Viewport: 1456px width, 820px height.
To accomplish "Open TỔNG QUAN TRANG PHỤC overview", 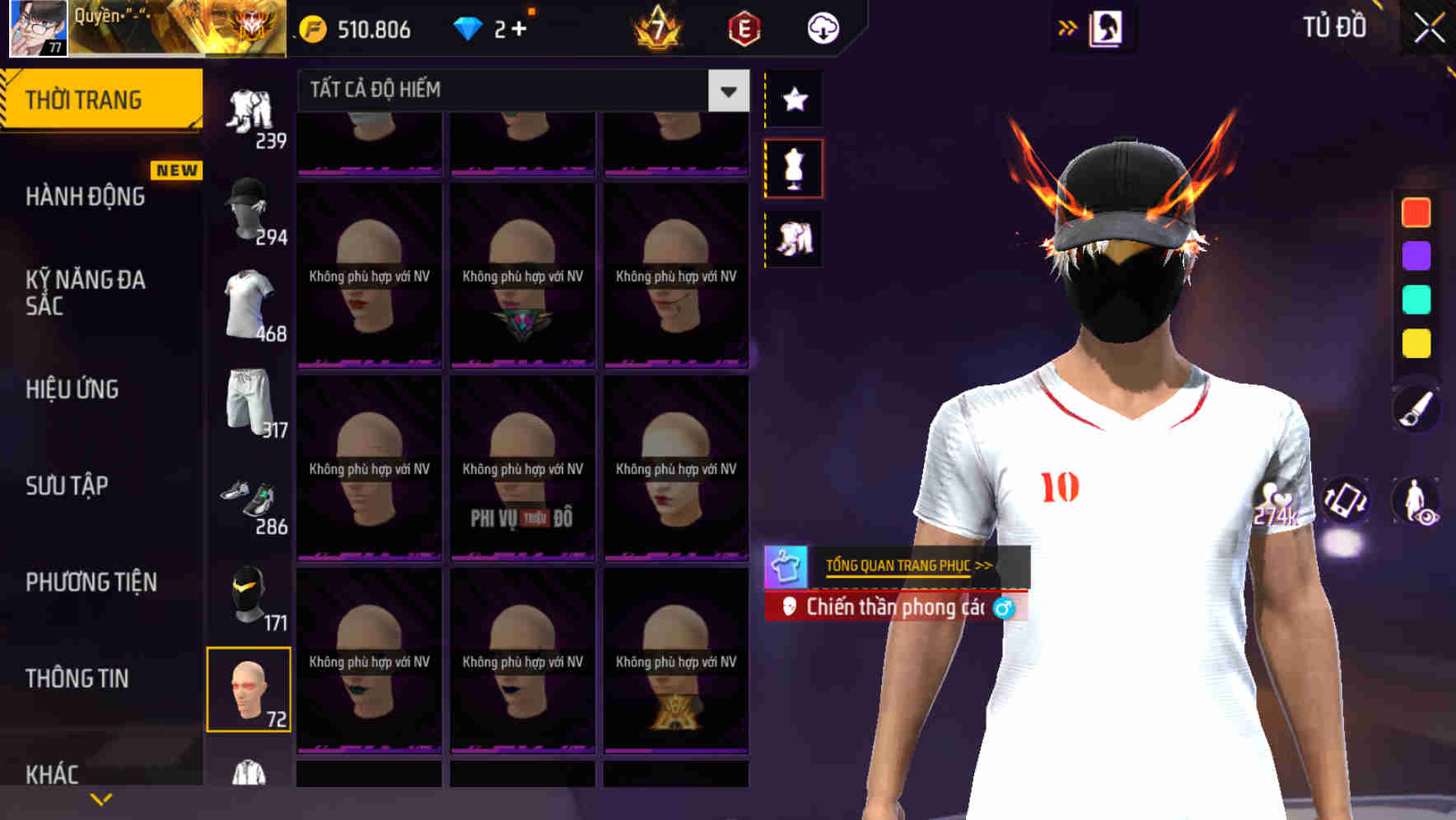I will click(906, 566).
